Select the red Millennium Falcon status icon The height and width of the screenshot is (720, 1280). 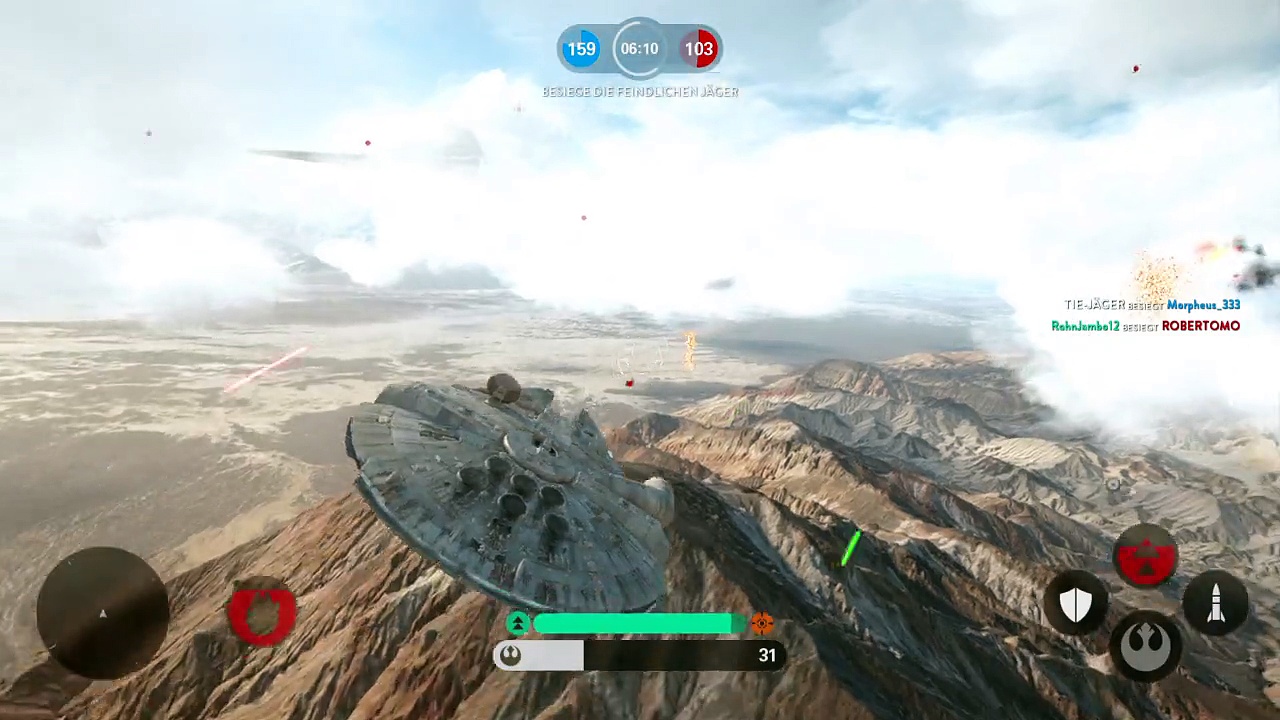[262, 612]
